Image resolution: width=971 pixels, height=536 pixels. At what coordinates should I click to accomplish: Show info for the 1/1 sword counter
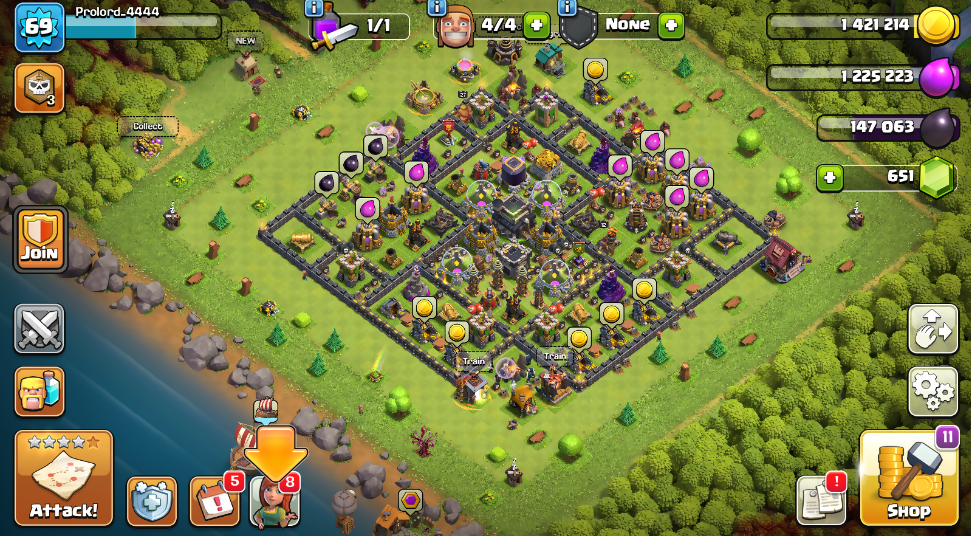[314, 8]
